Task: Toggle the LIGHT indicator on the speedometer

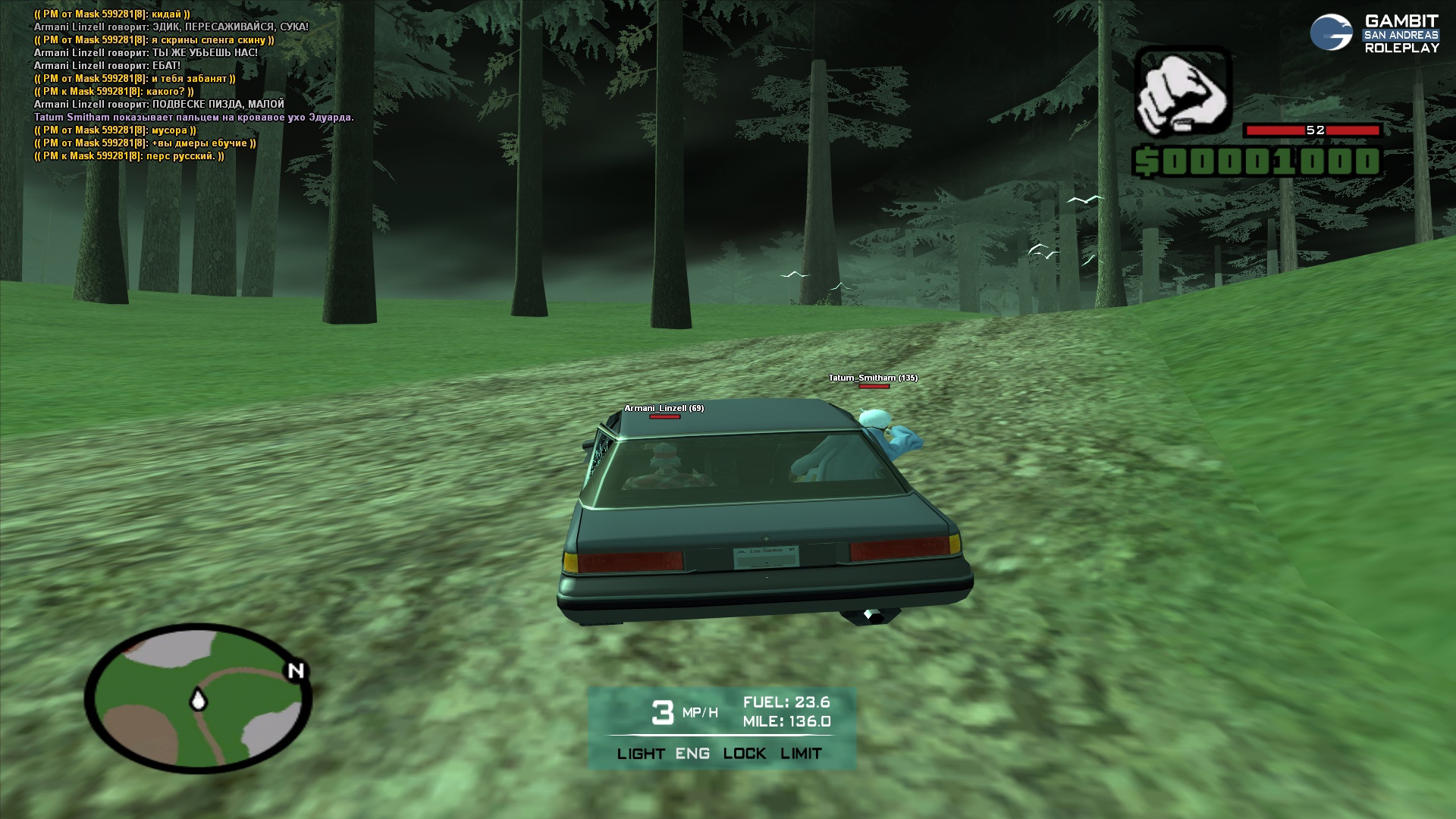Action: pyautogui.click(x=641, y=754)
